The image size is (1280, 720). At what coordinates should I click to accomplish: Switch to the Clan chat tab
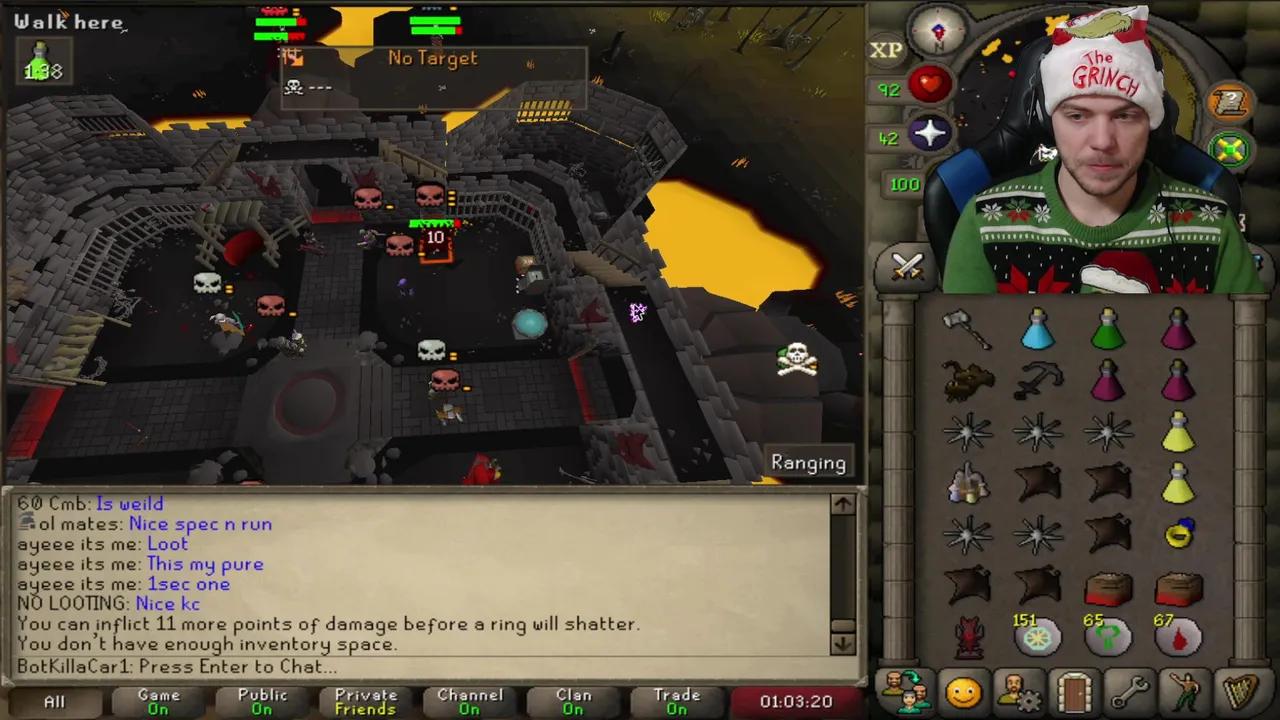point(573,701)
